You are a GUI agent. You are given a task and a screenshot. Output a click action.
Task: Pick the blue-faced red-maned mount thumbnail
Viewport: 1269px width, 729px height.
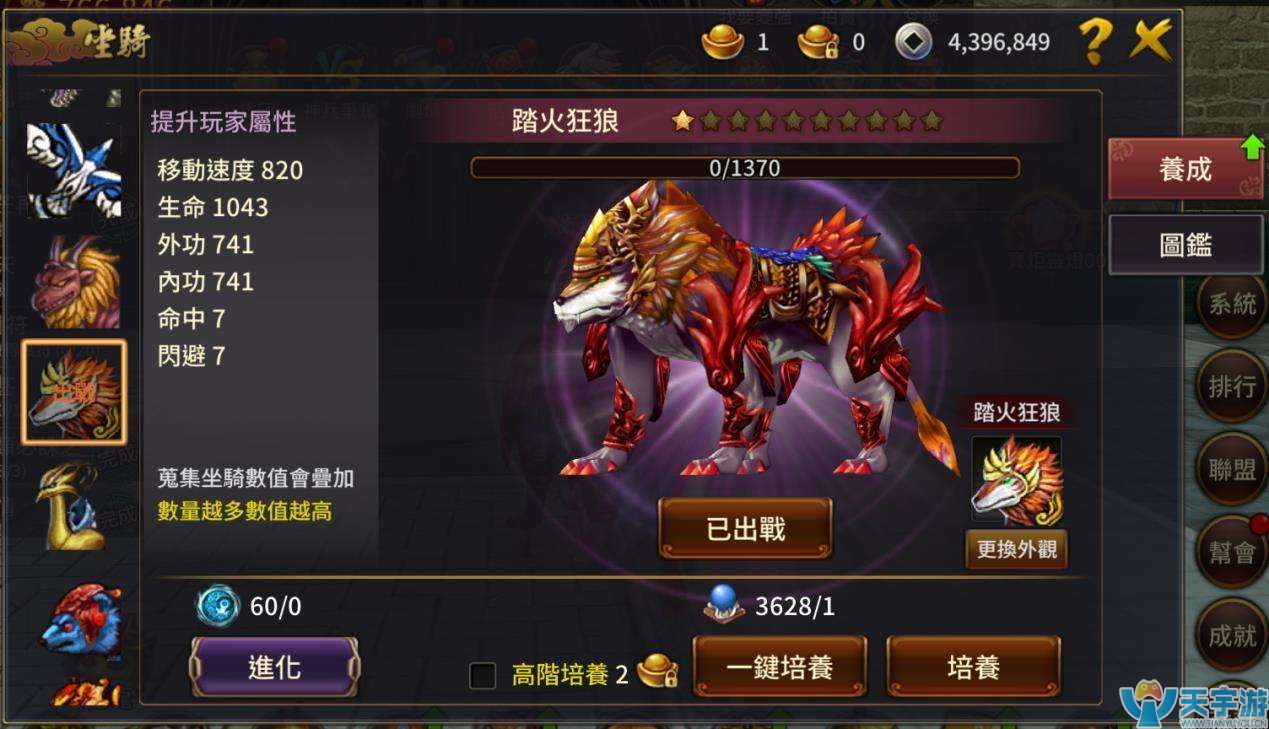click(x=78, y=620)
